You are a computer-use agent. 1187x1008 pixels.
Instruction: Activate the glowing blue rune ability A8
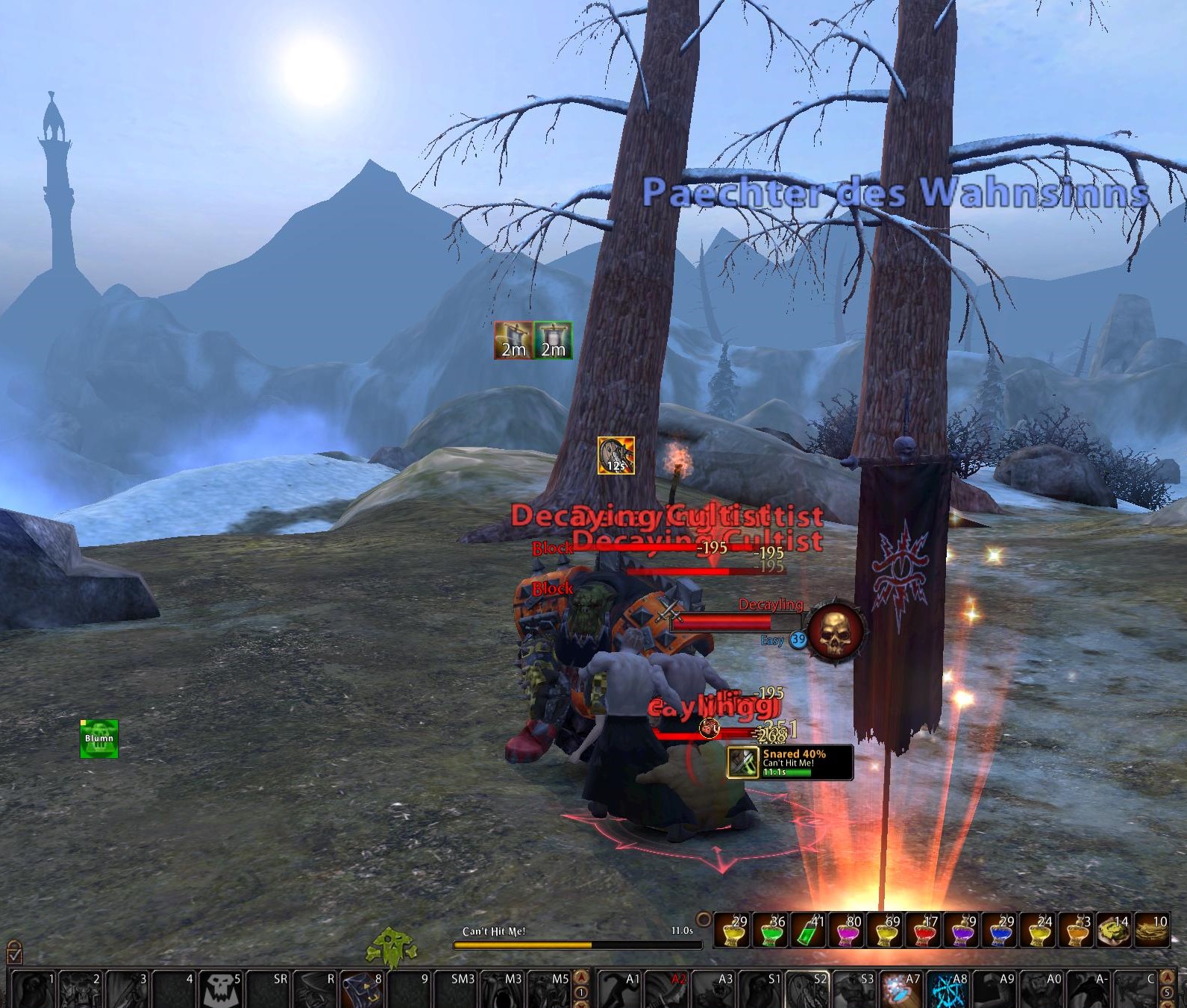[x=948, y=989]
